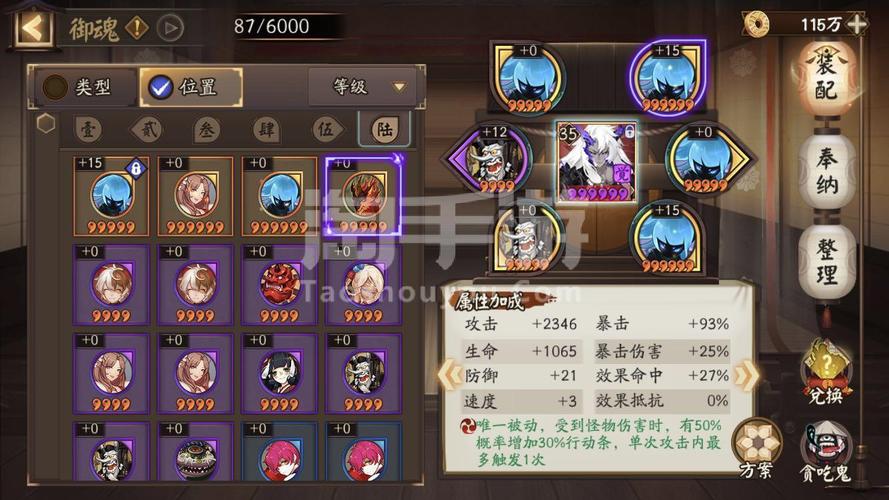Open the 整理 lantern tab

coord(826,260)
